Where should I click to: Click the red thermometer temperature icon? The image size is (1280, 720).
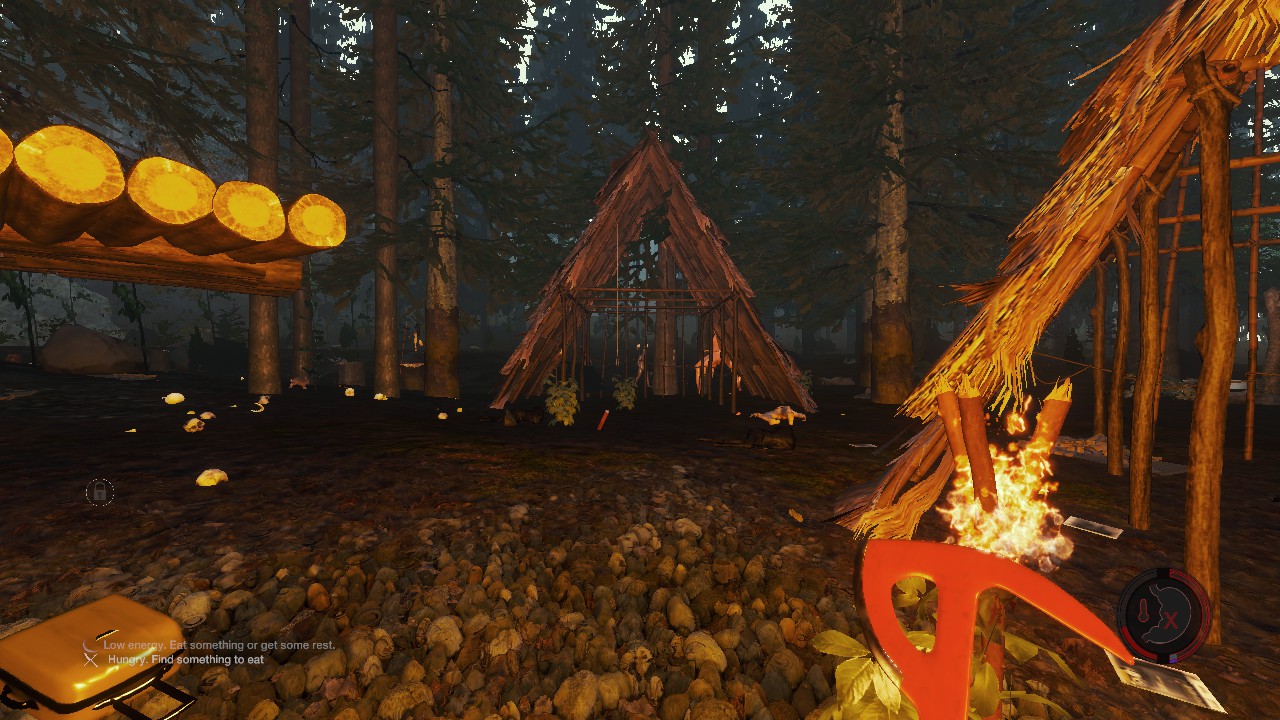[1145, 611]
